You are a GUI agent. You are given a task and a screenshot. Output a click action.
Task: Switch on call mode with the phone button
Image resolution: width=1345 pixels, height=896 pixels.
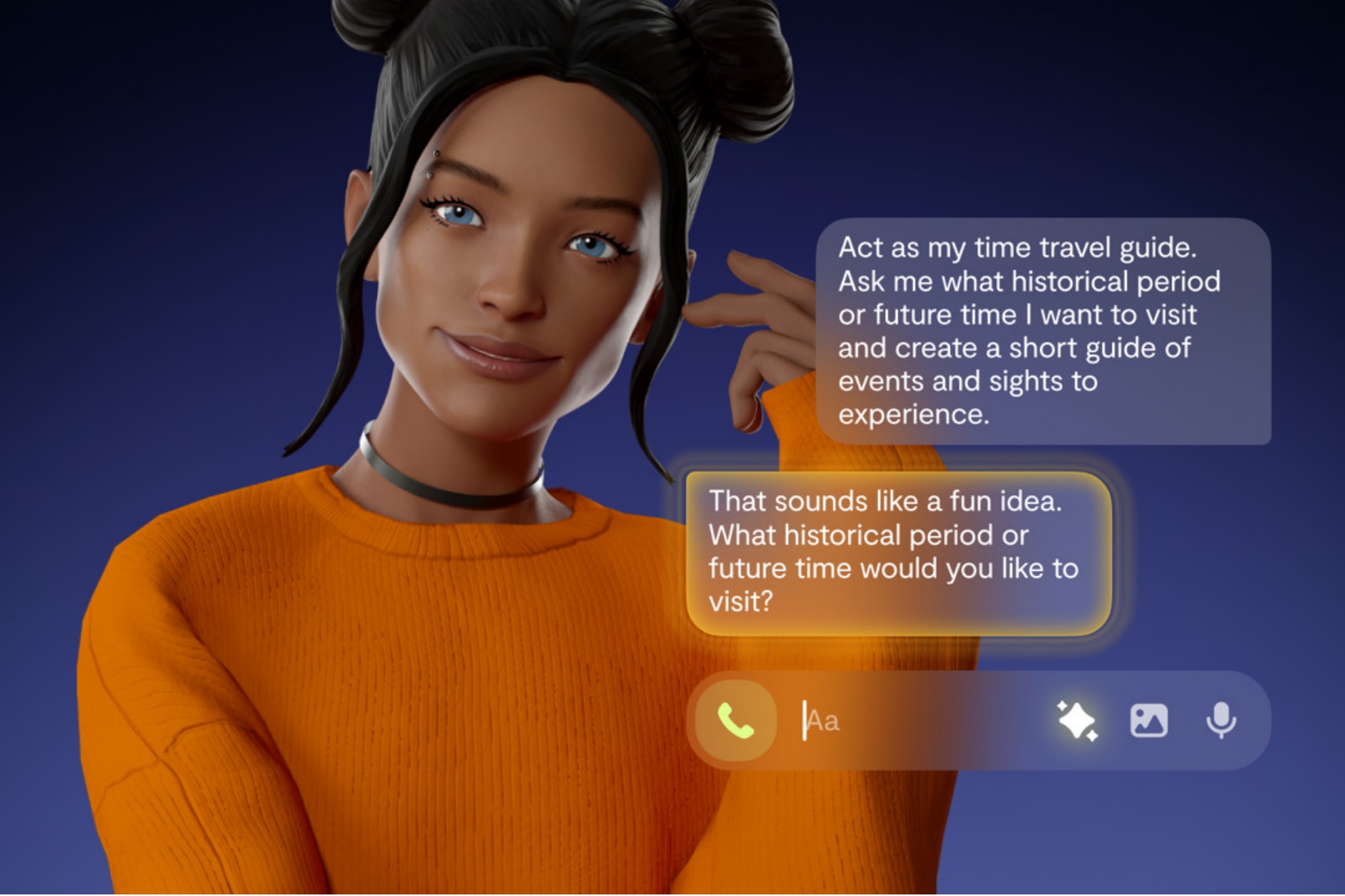pyautogui.click(x=733, y=720)
